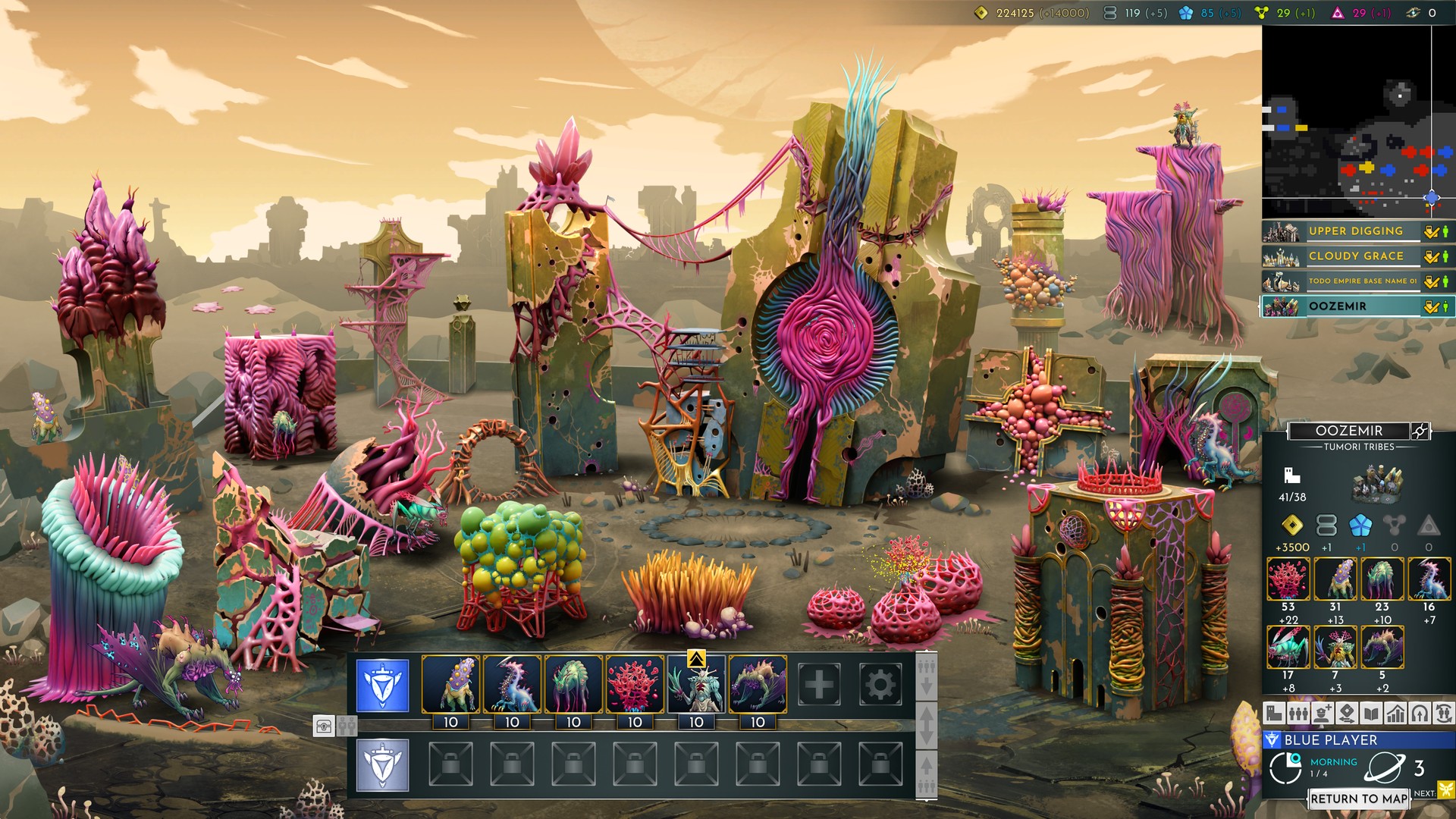Open the open-book icon in base toolbar

tap(1371, 713)
